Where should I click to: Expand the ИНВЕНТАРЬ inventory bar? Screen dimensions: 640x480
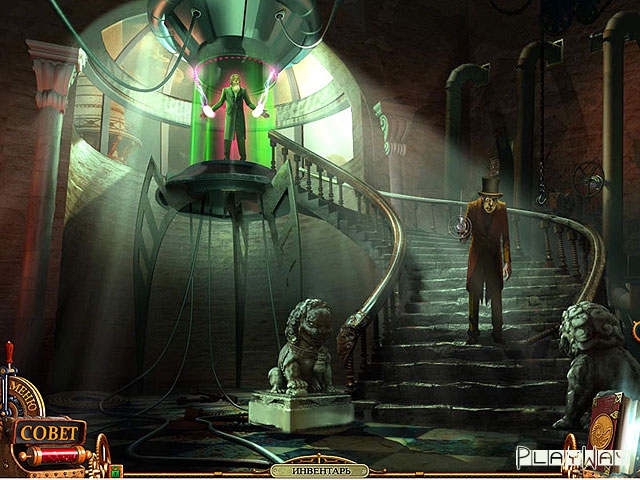pos(319,470)
